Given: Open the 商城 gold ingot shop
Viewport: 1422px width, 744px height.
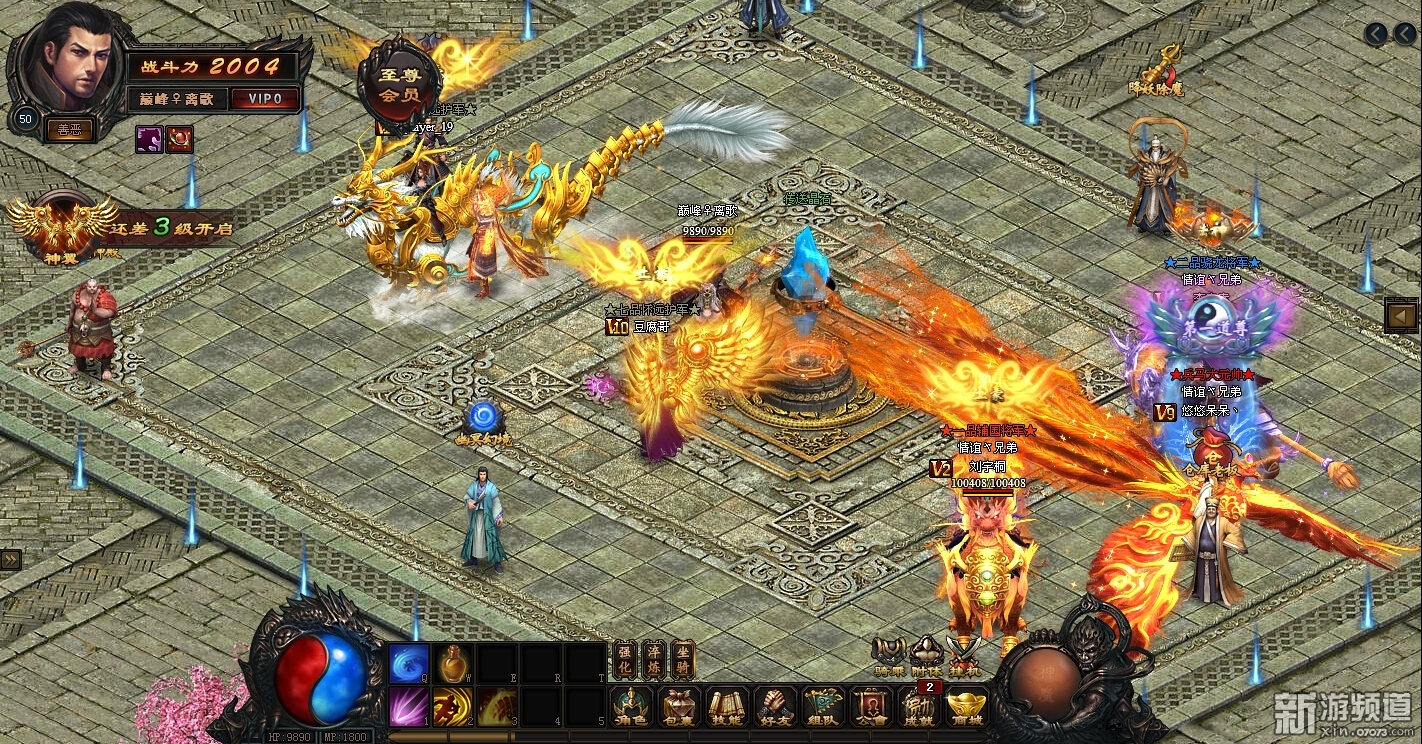Looking at the screenshot, I should point(967,705).
